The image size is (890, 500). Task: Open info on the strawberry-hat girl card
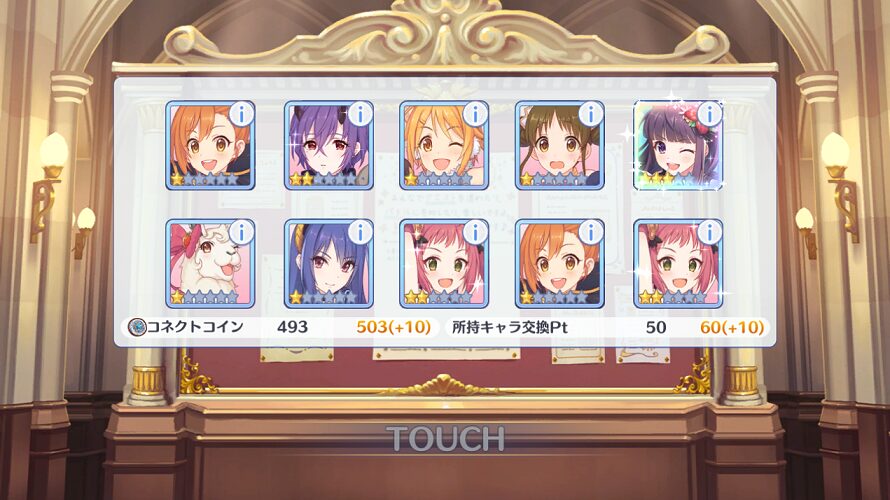[x=710, y=113]
